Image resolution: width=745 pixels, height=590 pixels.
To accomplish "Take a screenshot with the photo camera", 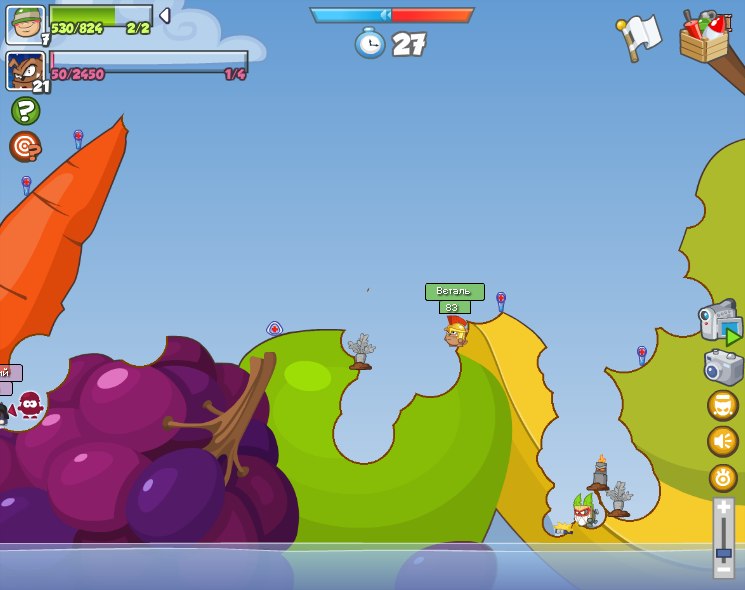I will pyautogui.click(x=723, y=367).
